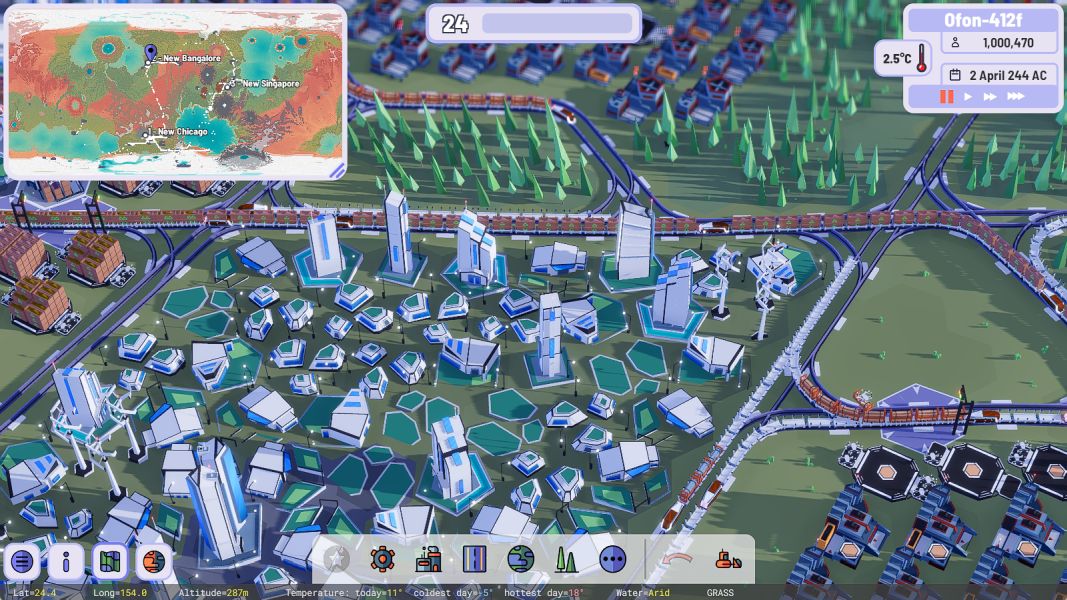Open the info panel button
The image size is (1067, 600).
pyautogui.click(x=66, y=562)
